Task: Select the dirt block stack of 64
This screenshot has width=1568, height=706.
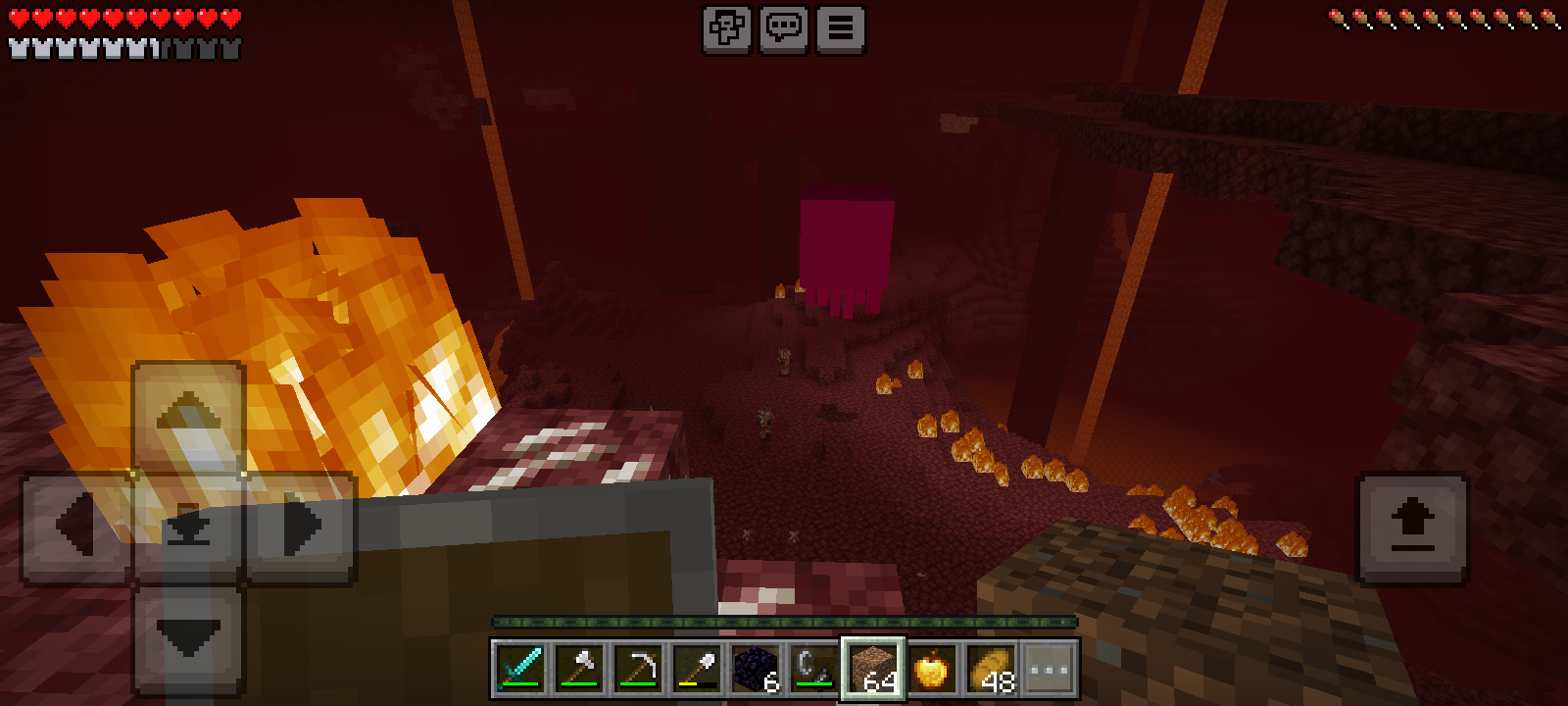Action: 873,669
